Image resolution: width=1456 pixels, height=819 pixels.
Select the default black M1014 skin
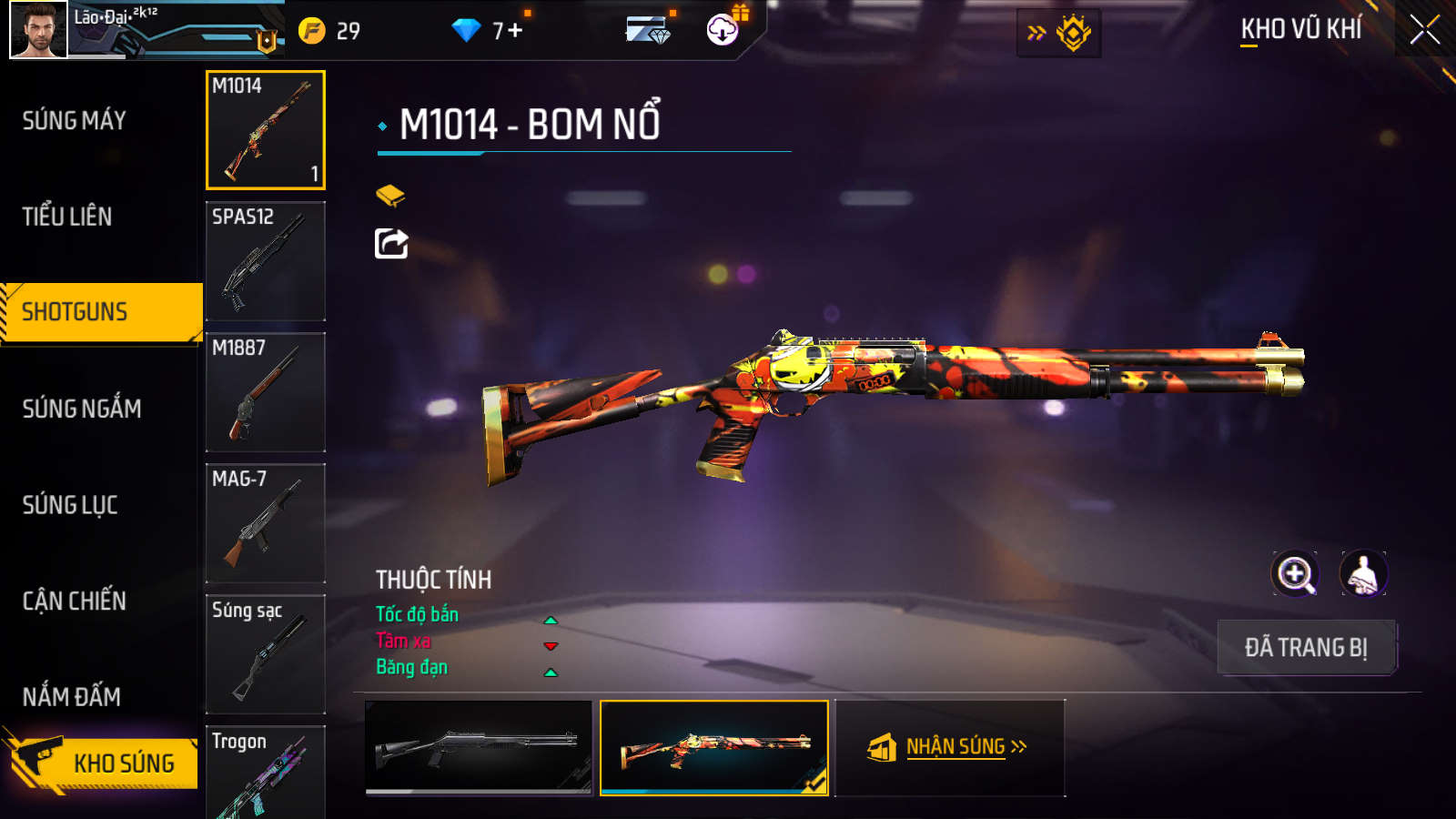tap(479, 747)
